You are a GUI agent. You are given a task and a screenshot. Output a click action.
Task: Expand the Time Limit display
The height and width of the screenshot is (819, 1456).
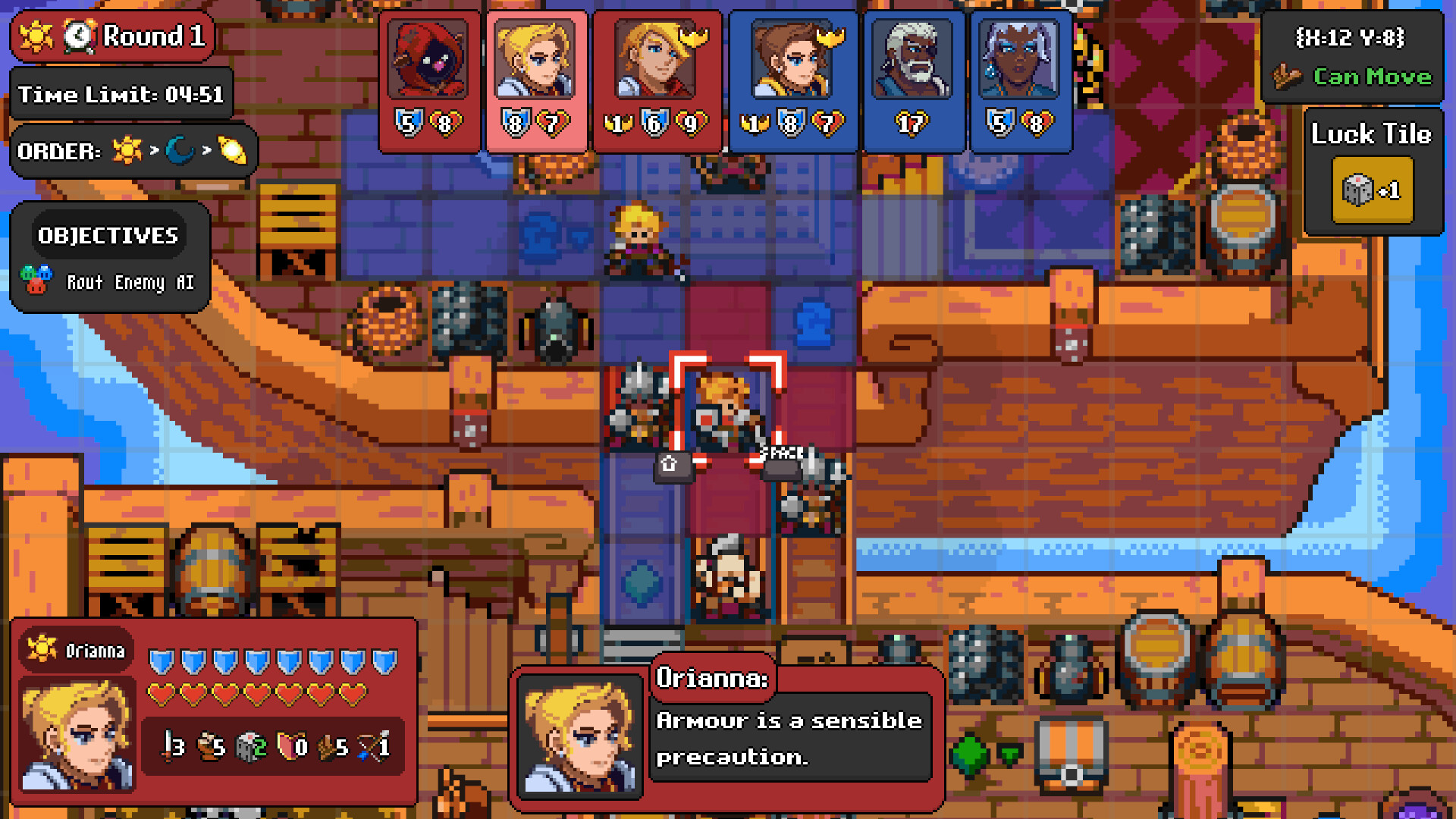click(x=121, y=94)
